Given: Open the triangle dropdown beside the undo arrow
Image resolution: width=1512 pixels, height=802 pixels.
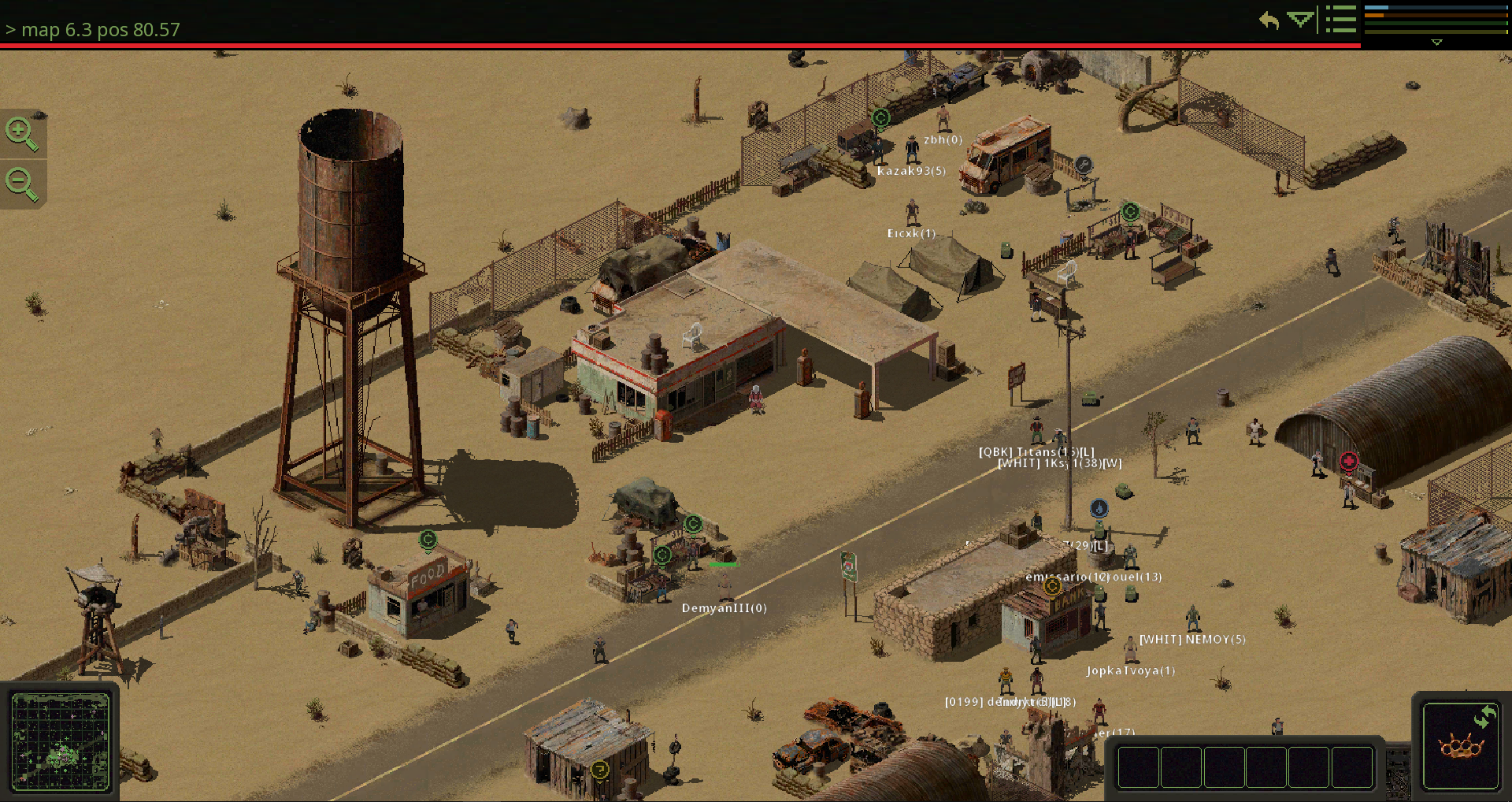Looking at the screenshot, I should [1299, 20].
